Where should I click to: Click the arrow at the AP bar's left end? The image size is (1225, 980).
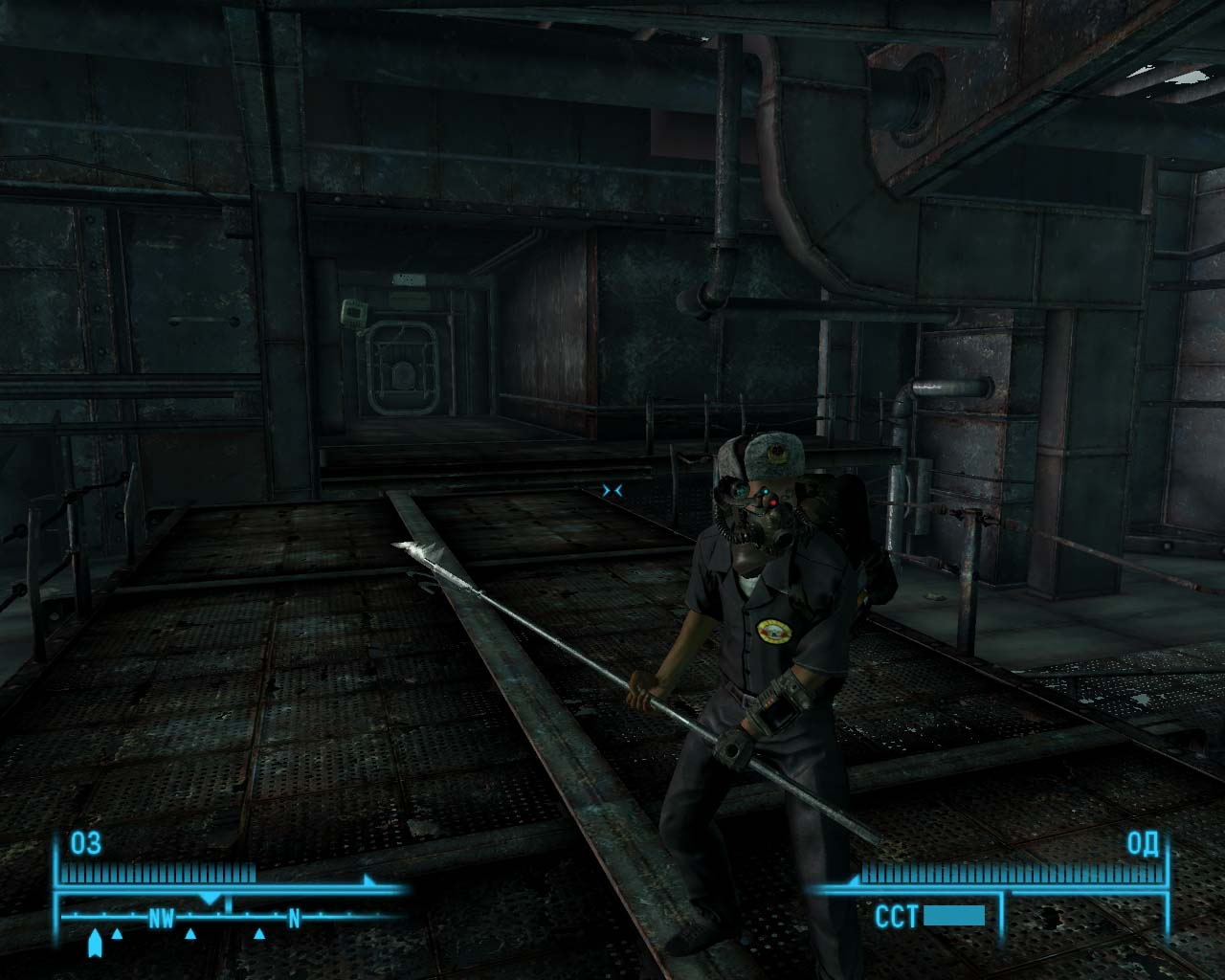point(854,880)
